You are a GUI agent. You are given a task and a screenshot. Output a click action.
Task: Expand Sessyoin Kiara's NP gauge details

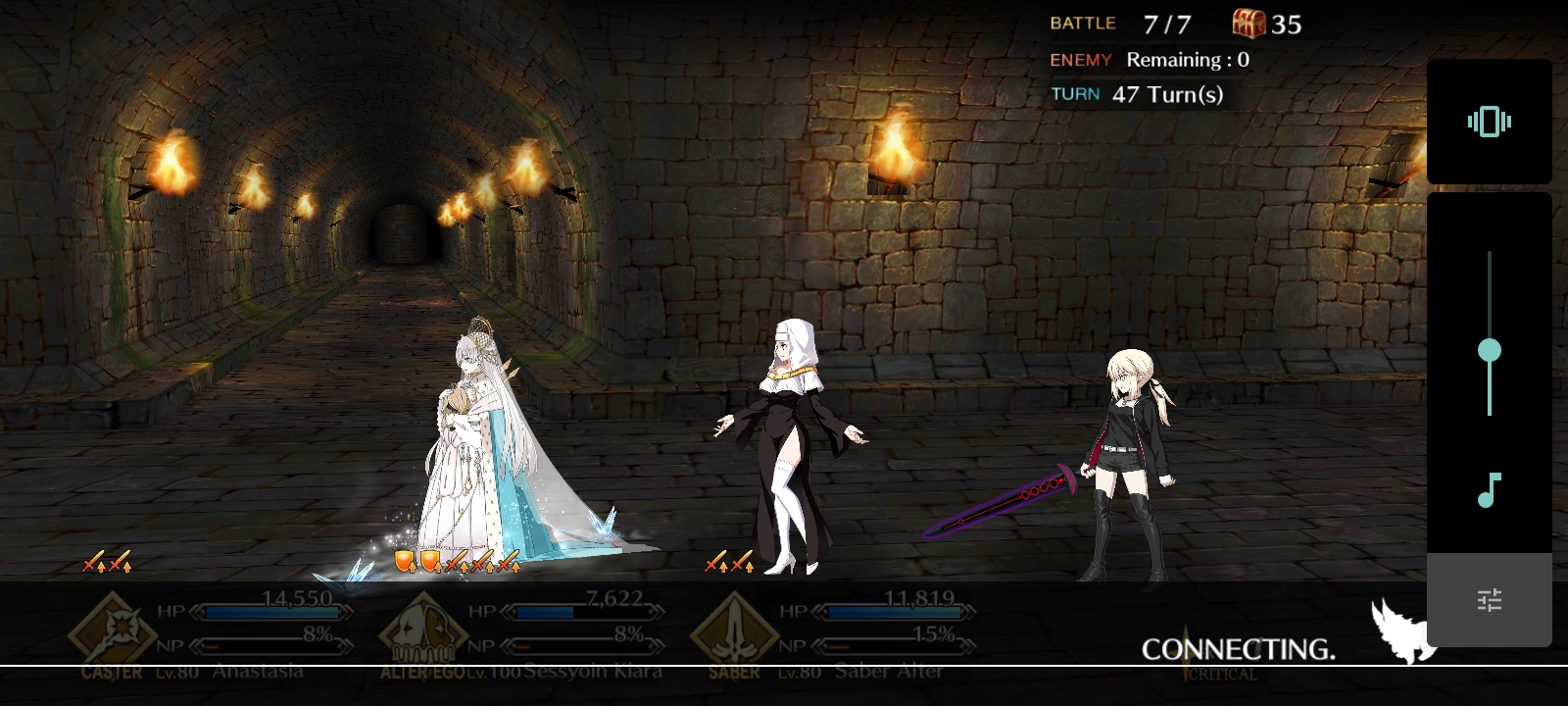click(583, 646)
